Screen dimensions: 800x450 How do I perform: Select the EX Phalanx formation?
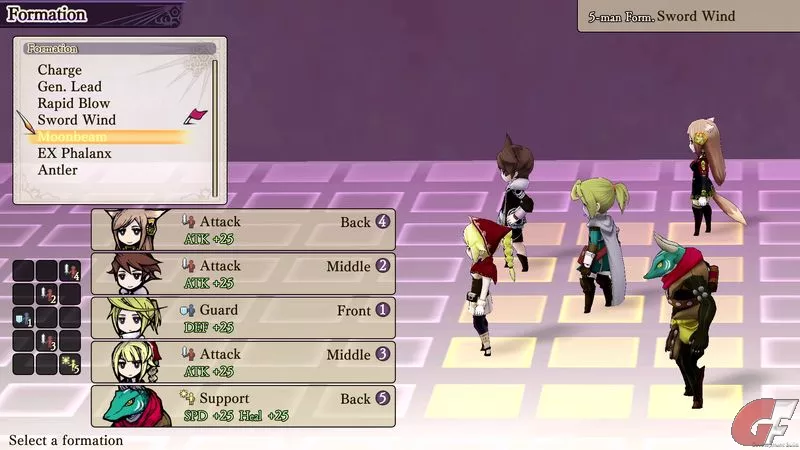pyautogui.click(x=74, y=154)
